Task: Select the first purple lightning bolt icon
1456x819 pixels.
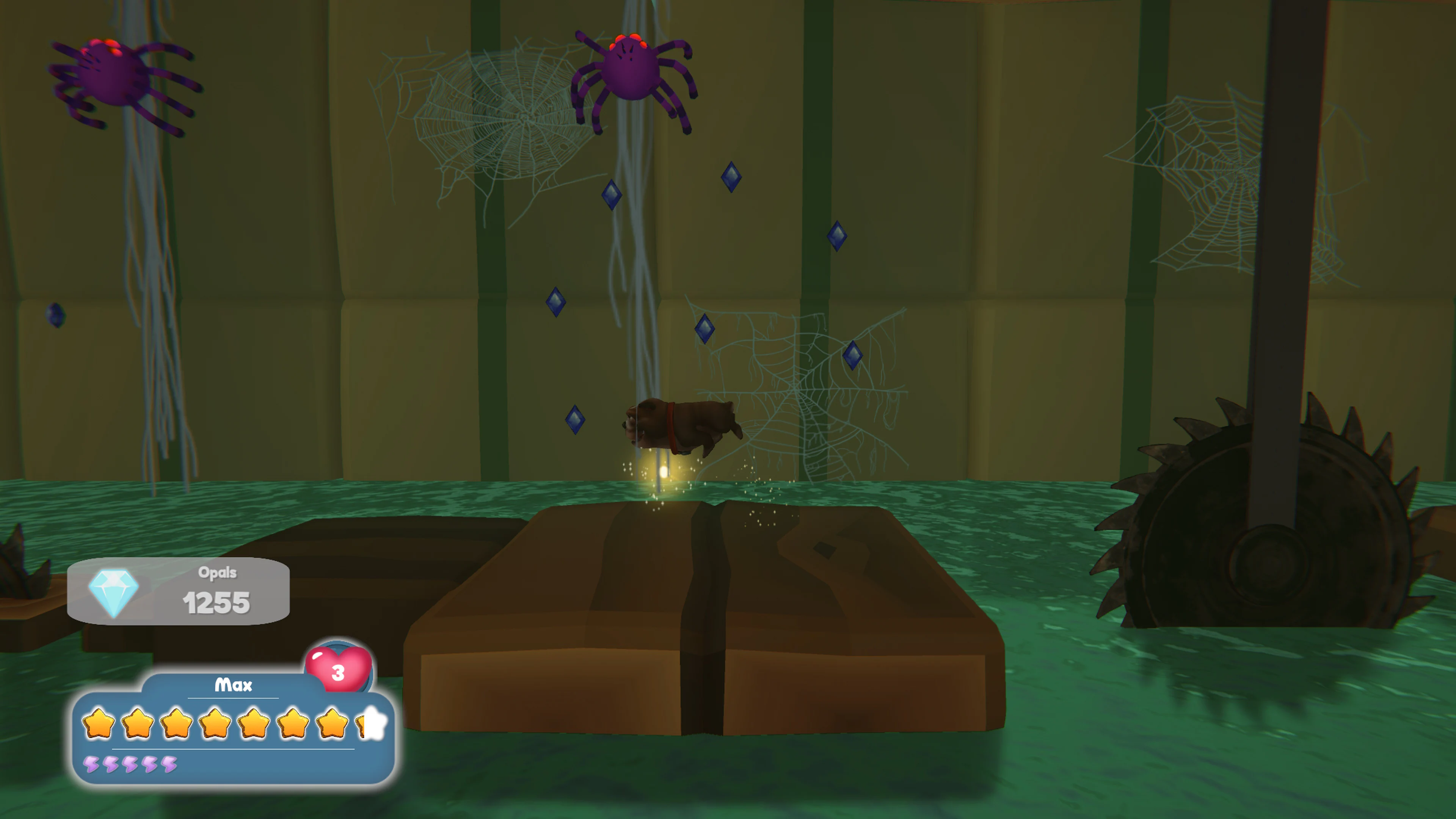Action: click(92, 764)
